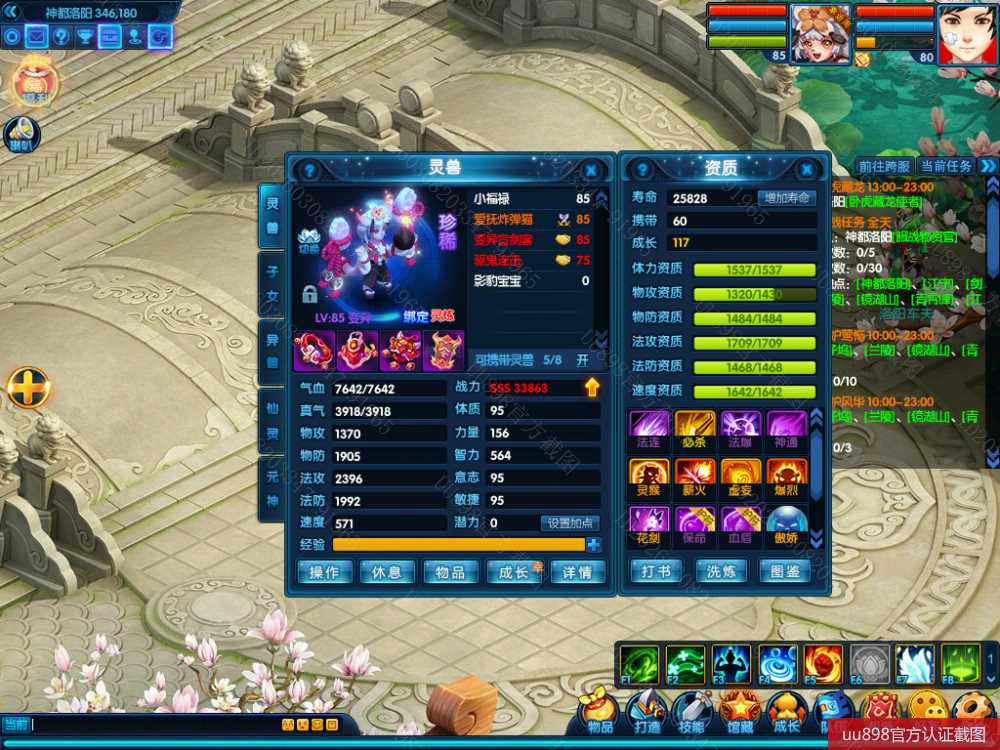Click the 休息 rest button
This screenshot has width=1000, height=750.
(x=387, y=572)
